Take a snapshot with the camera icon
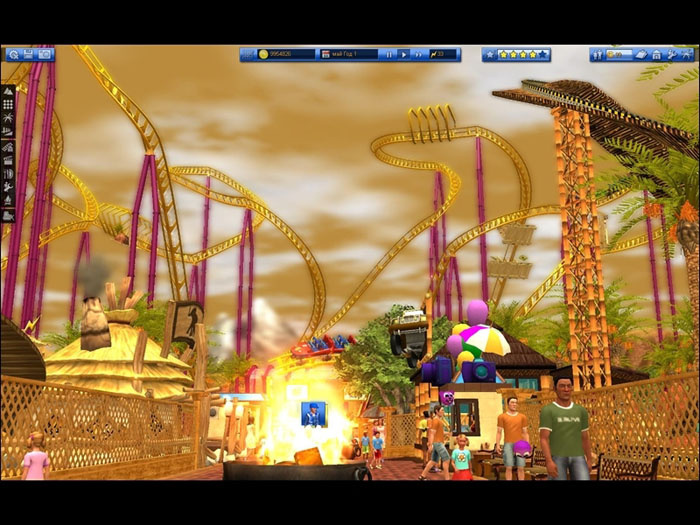This screenshot has width=700, height=525. pos(45,54)
